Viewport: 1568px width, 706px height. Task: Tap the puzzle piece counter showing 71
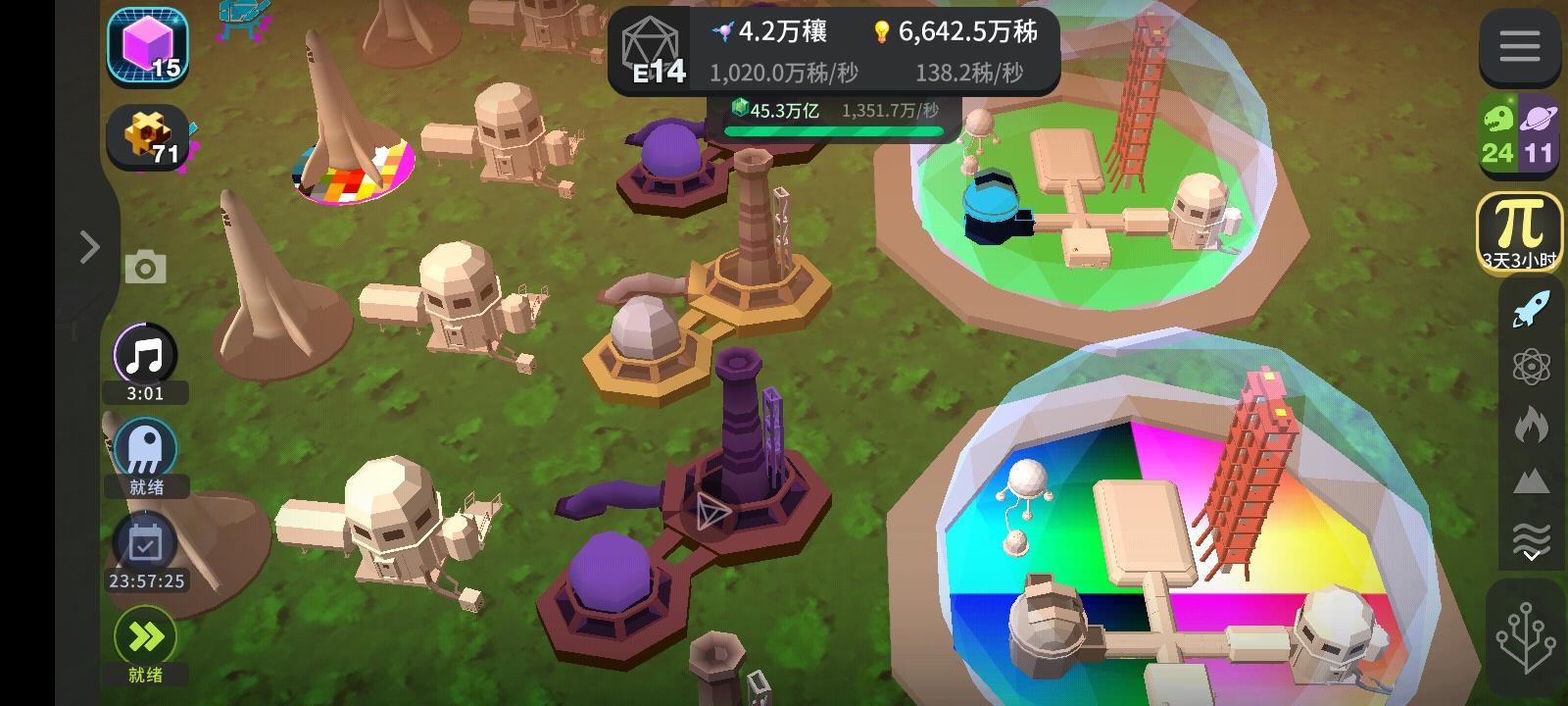147,137
